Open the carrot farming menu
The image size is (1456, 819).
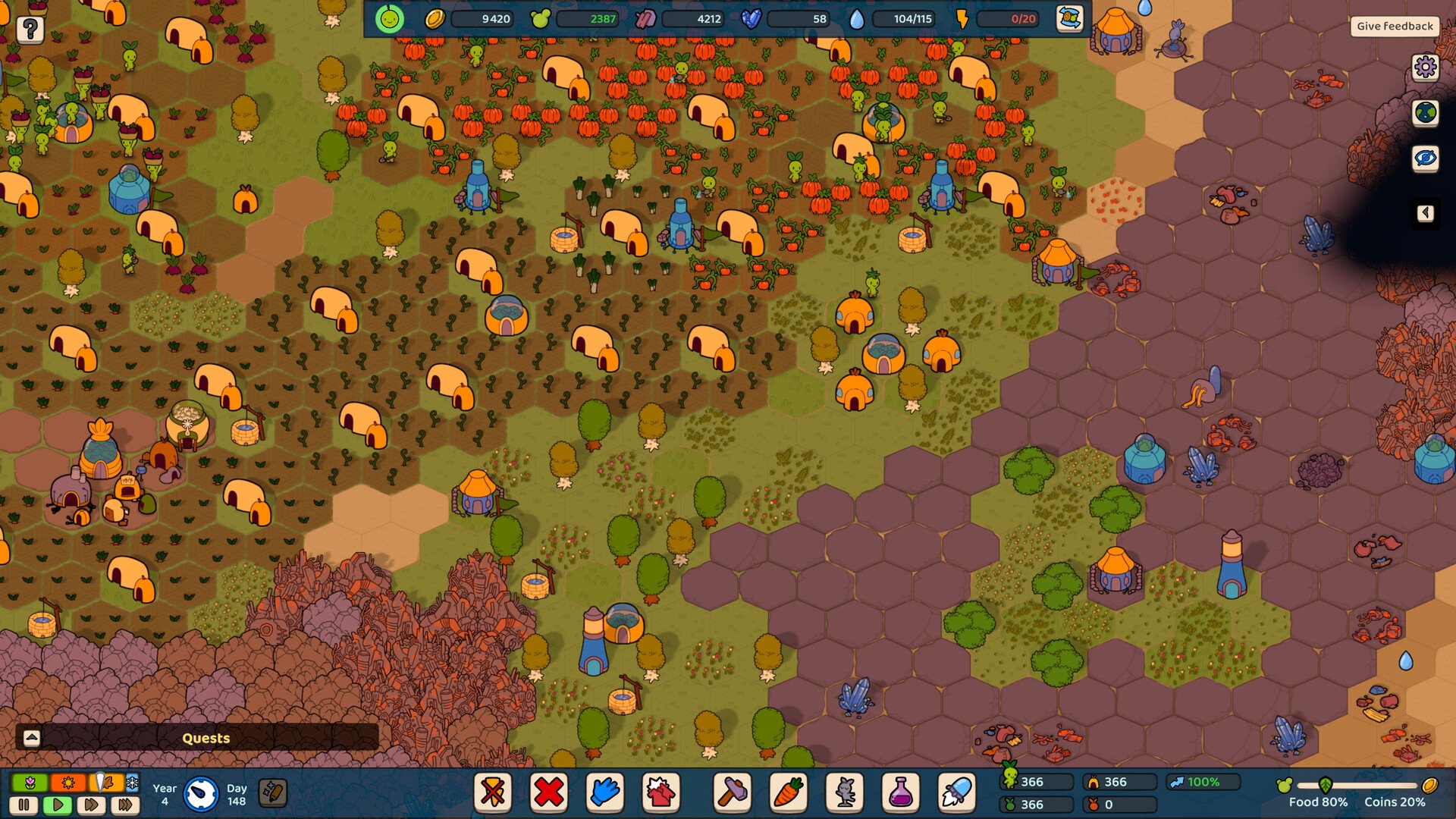coord(789,792)
